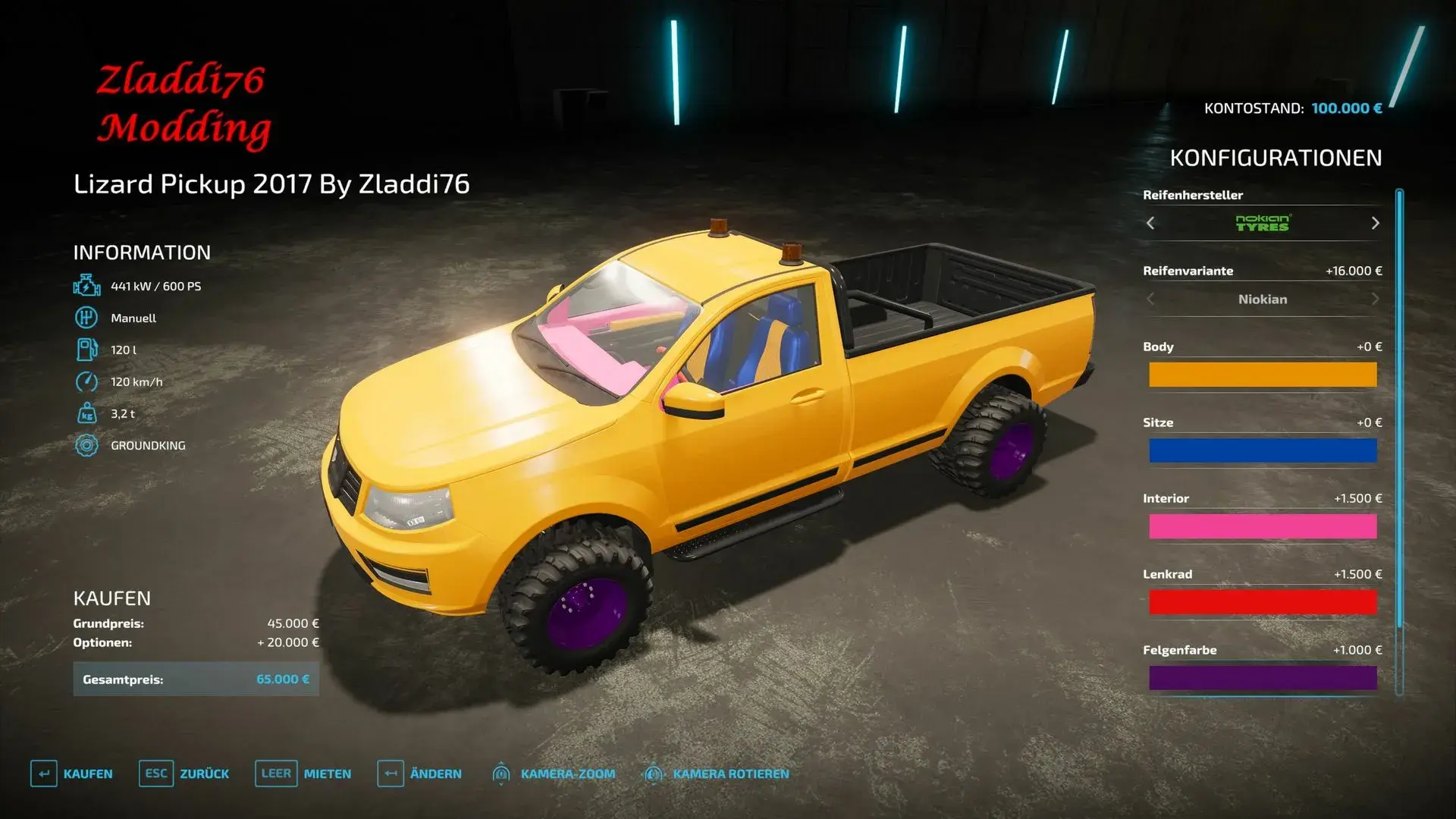Click the fuel capacity 120 l icon
The height and width of the screenshot is (819, 1456).
86,350
